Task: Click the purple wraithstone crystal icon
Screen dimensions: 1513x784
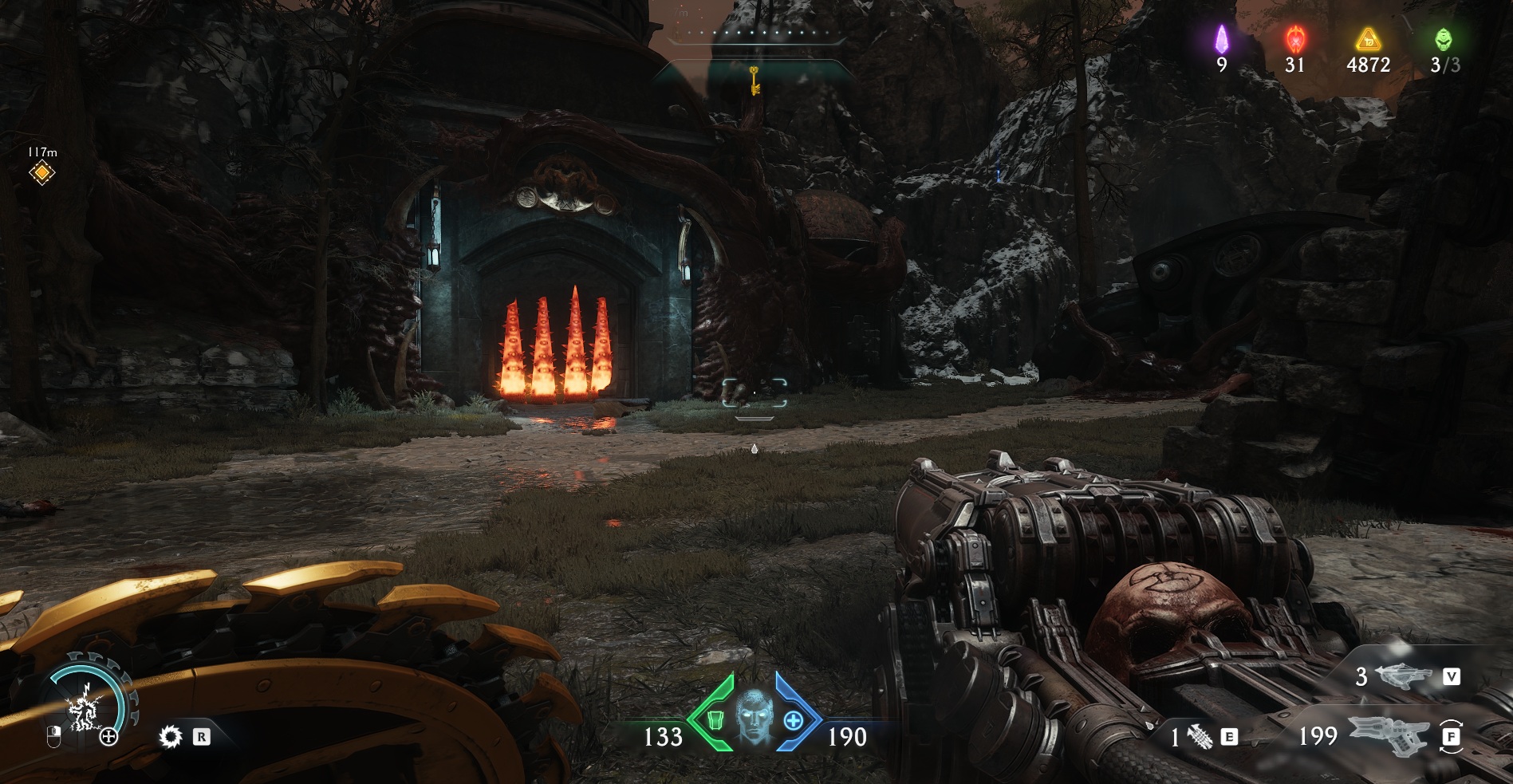Action: tap(1221, 38)
